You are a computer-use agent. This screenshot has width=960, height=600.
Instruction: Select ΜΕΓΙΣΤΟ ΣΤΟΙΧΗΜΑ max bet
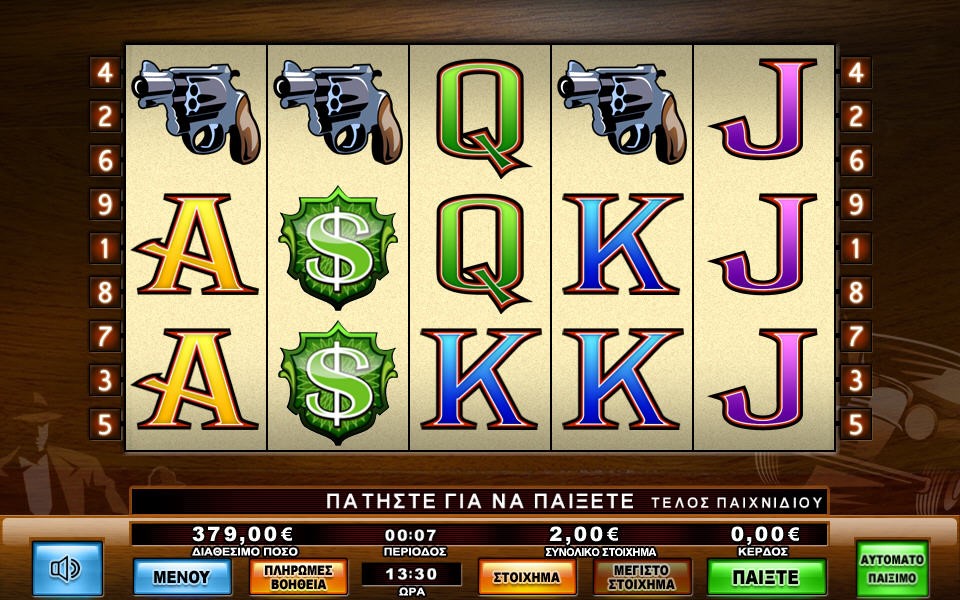coord(643,577)
